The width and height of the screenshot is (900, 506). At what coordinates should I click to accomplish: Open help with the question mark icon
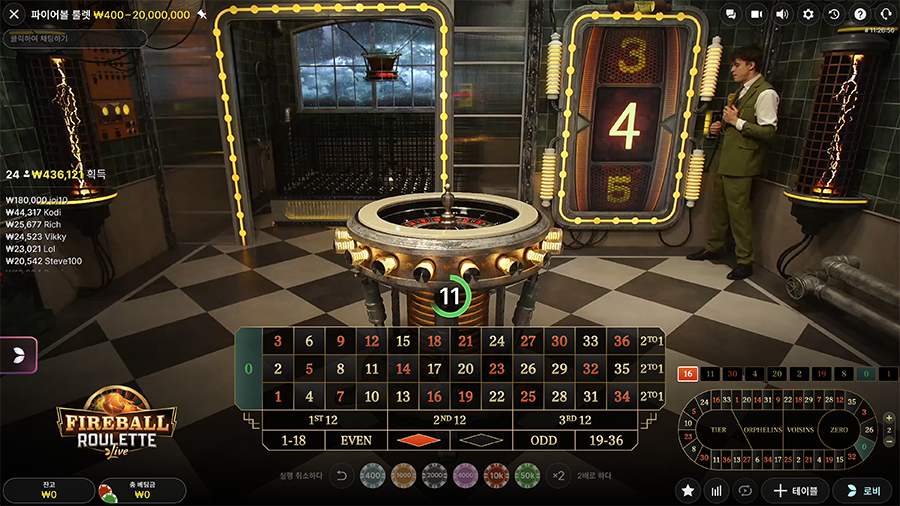coord(860,14)
